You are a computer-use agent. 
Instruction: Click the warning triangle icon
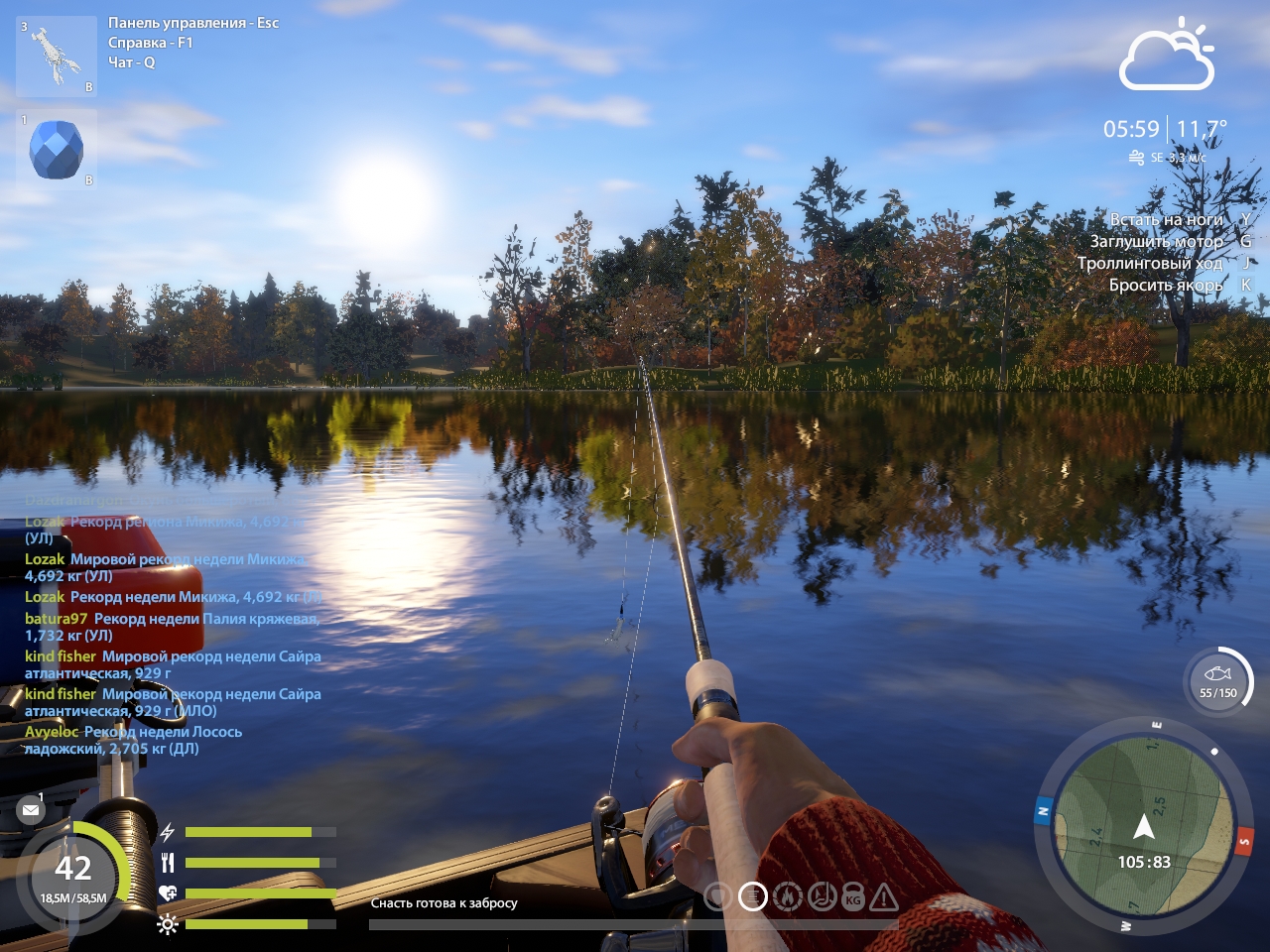(884, 898)
